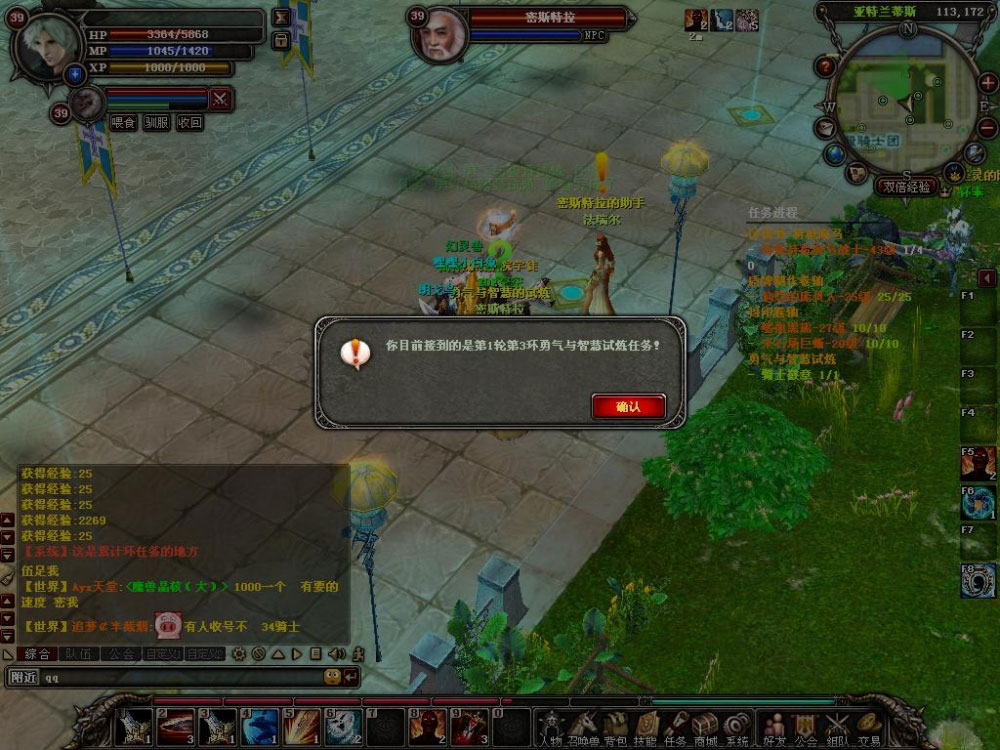Open the world map globe icon
The width and height of the screenshot is (1000, 750).
[x=834, y=153]
